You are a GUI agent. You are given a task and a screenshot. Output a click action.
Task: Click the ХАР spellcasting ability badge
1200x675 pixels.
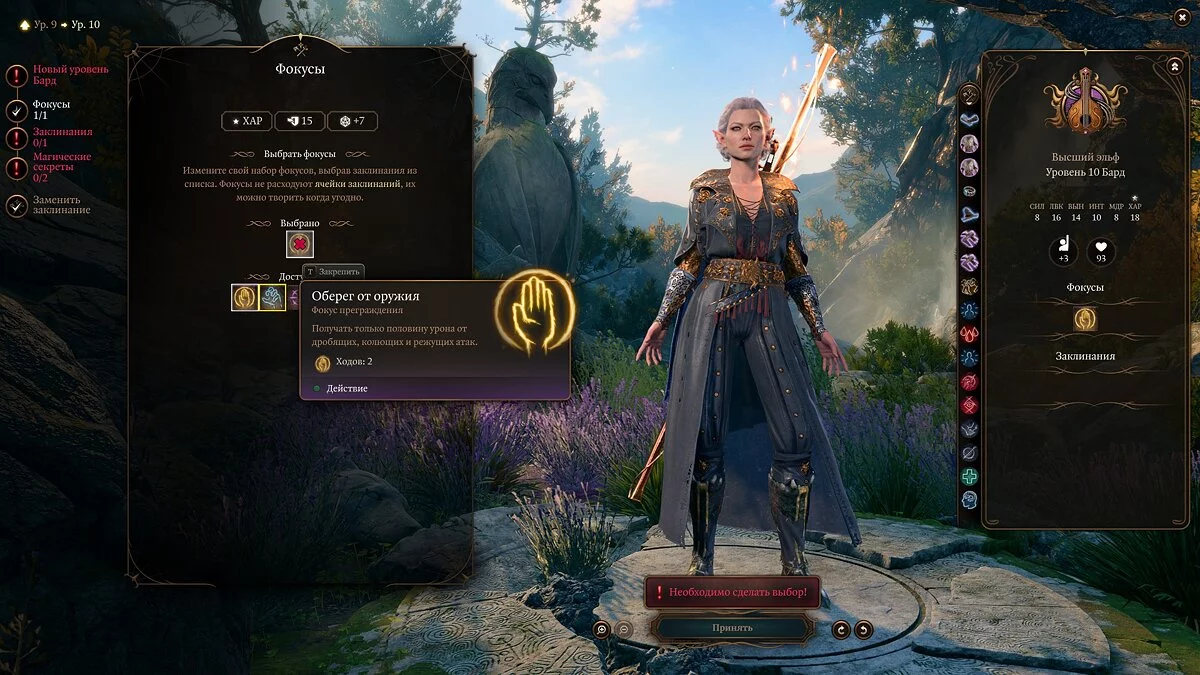246,121
